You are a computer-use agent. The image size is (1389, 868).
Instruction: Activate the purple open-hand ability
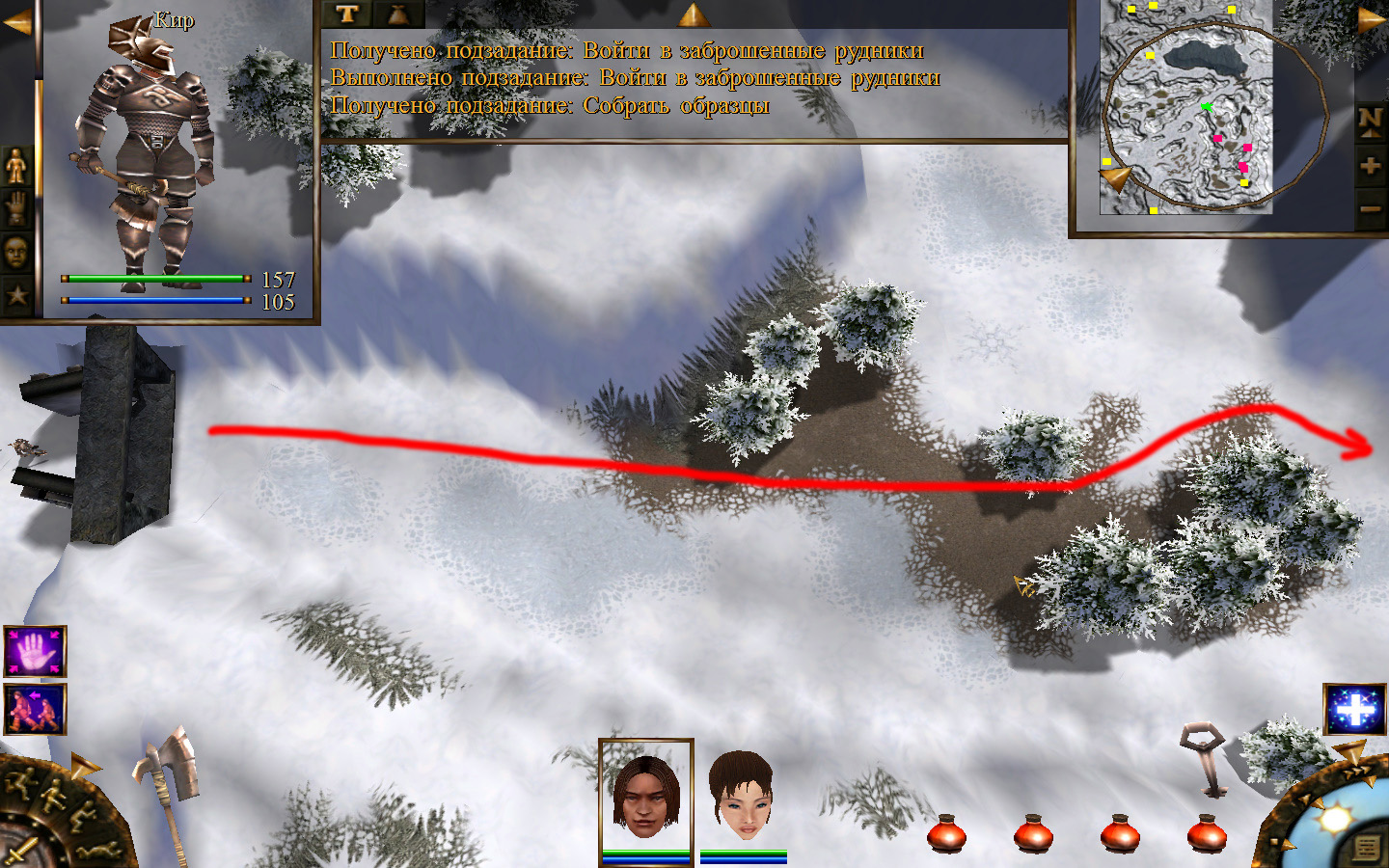tap(35, 652)
